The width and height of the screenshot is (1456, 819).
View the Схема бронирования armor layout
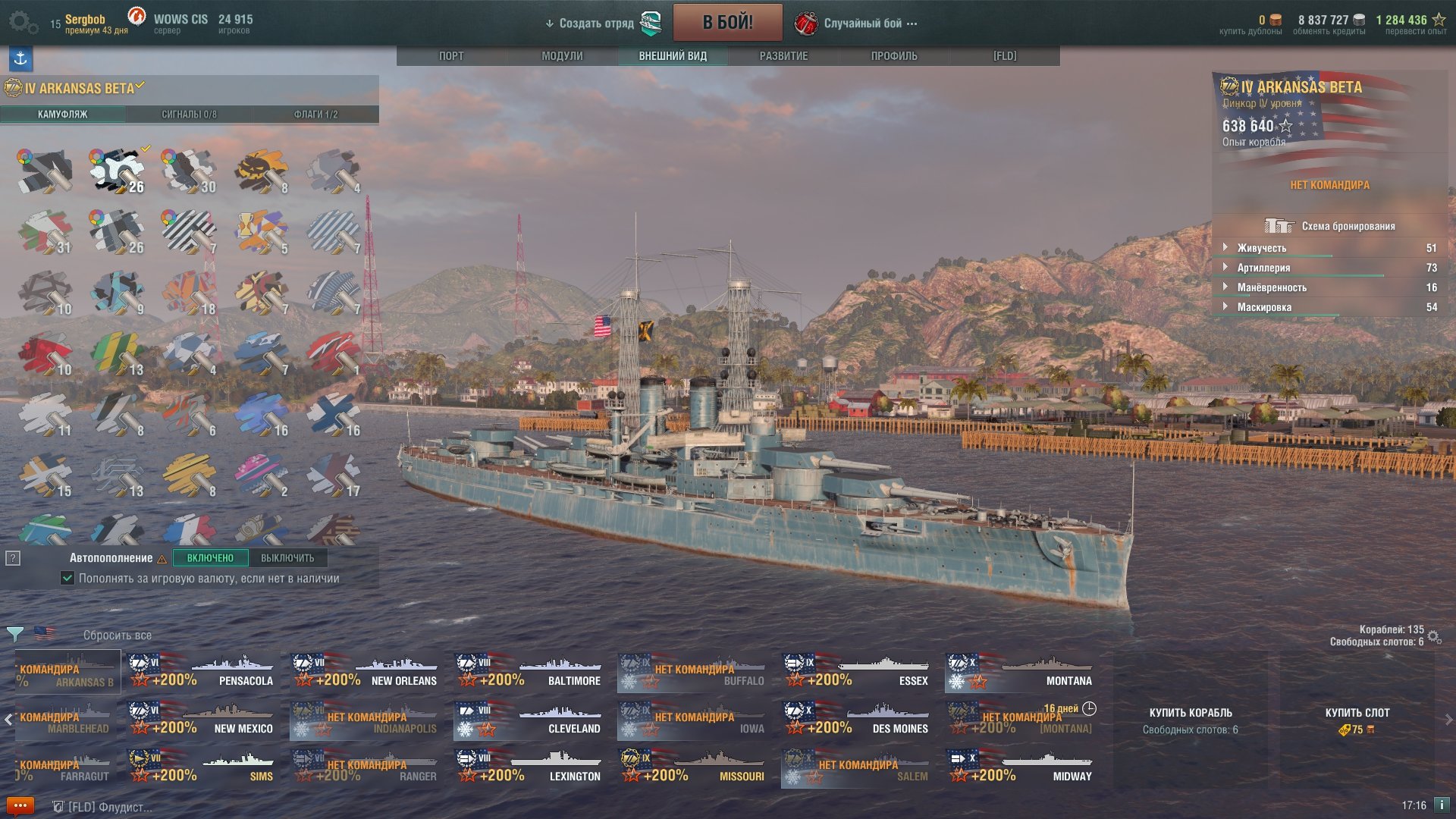tap(1331, 226)
